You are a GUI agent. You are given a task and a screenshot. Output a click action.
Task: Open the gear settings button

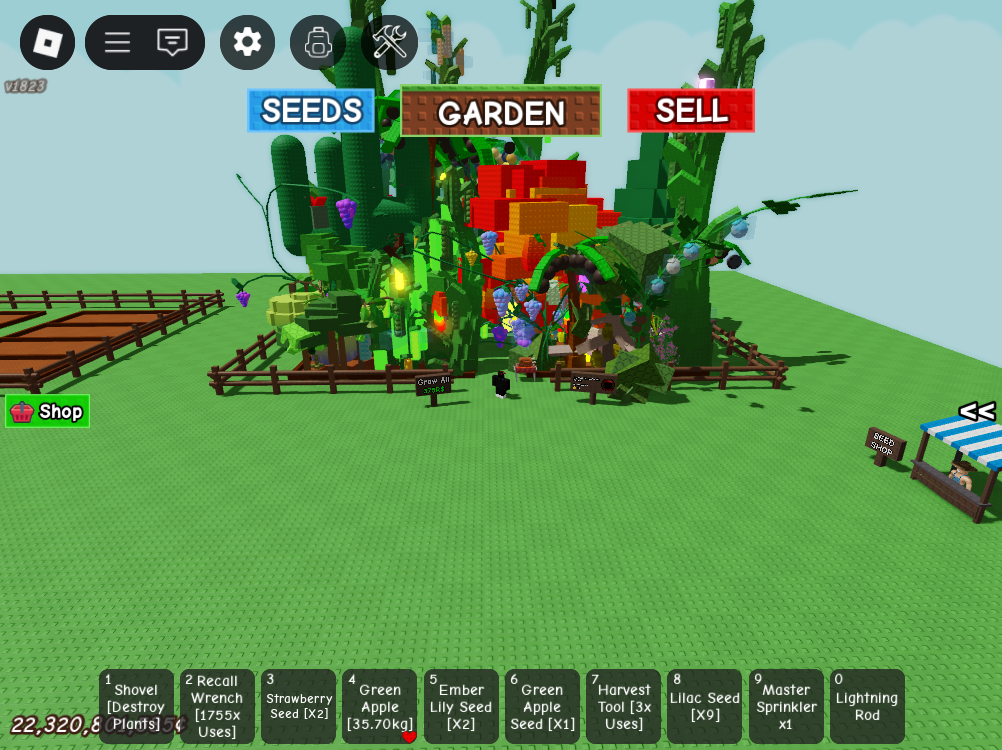point(247,42)
